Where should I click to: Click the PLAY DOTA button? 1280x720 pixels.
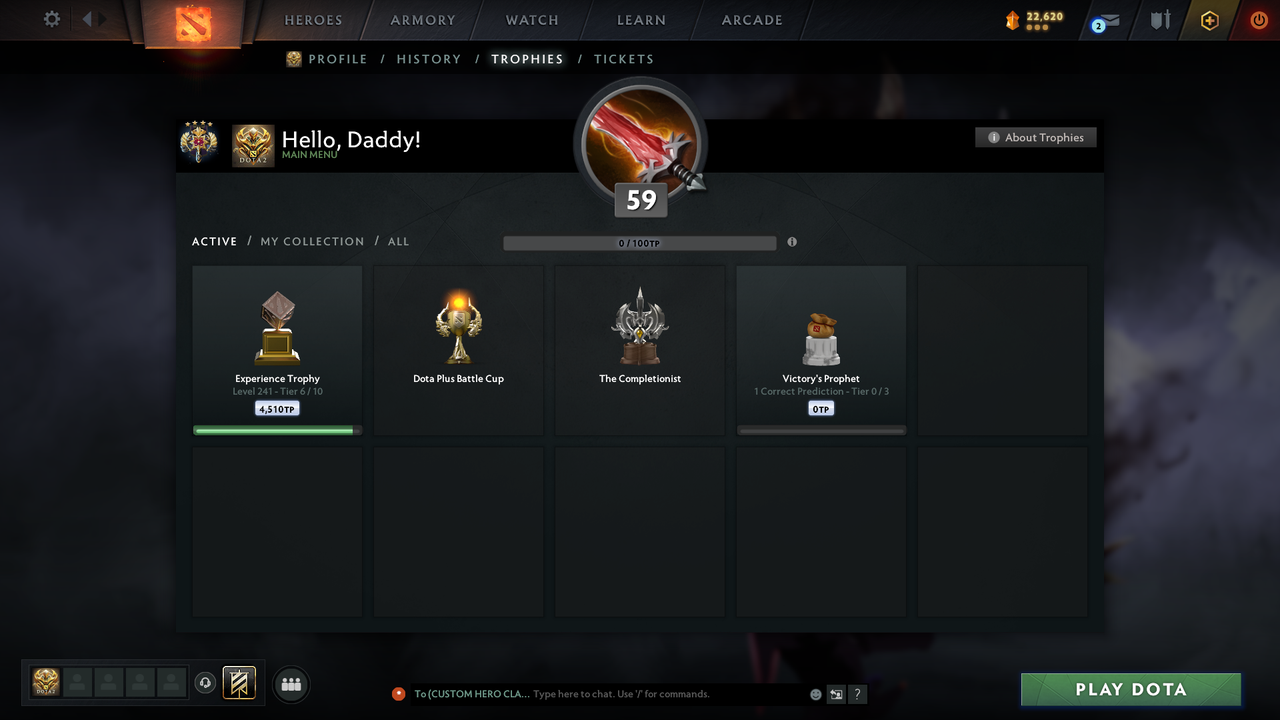pos(1130,689)
